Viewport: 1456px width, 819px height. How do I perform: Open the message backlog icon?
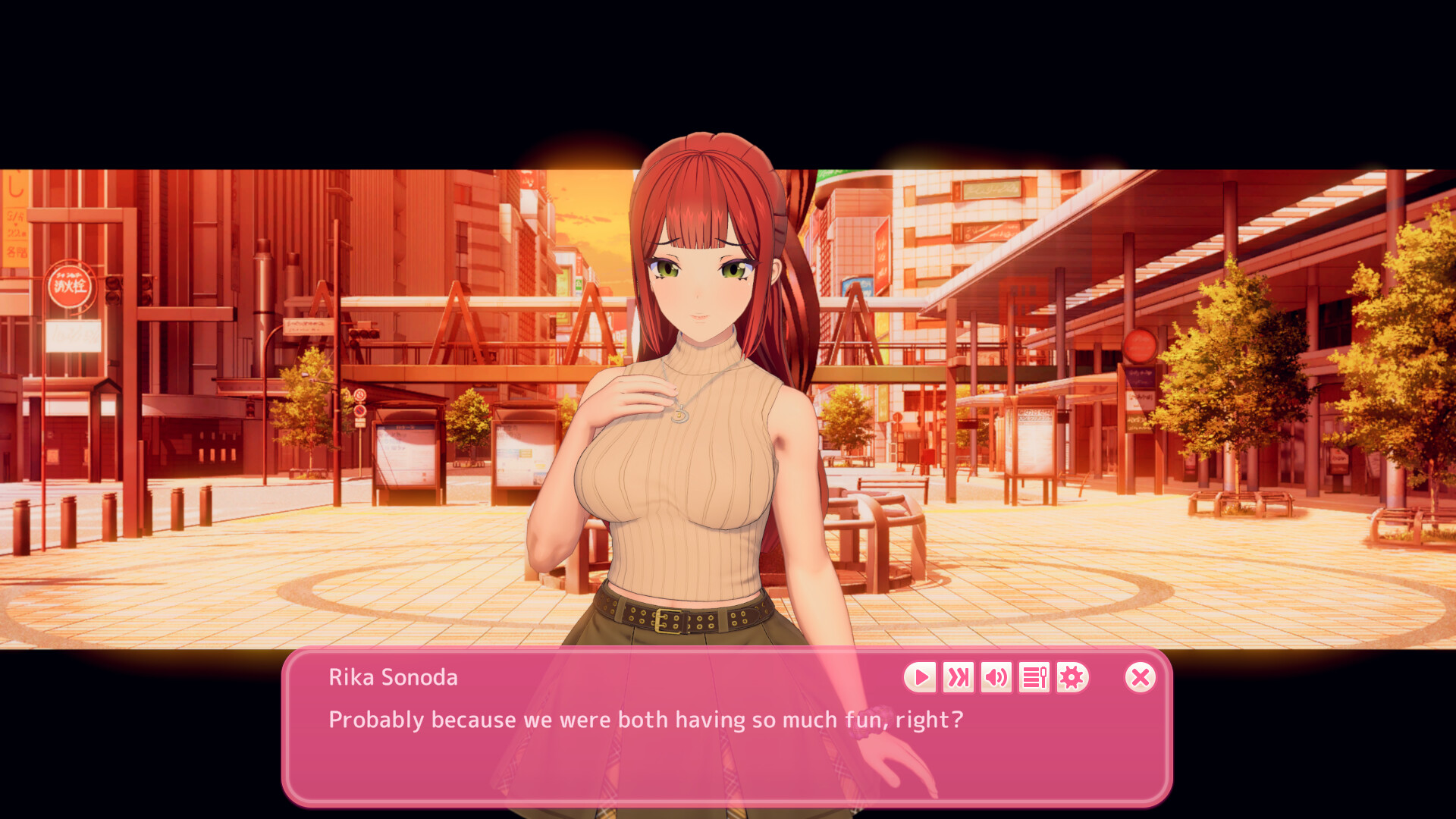1034,677
